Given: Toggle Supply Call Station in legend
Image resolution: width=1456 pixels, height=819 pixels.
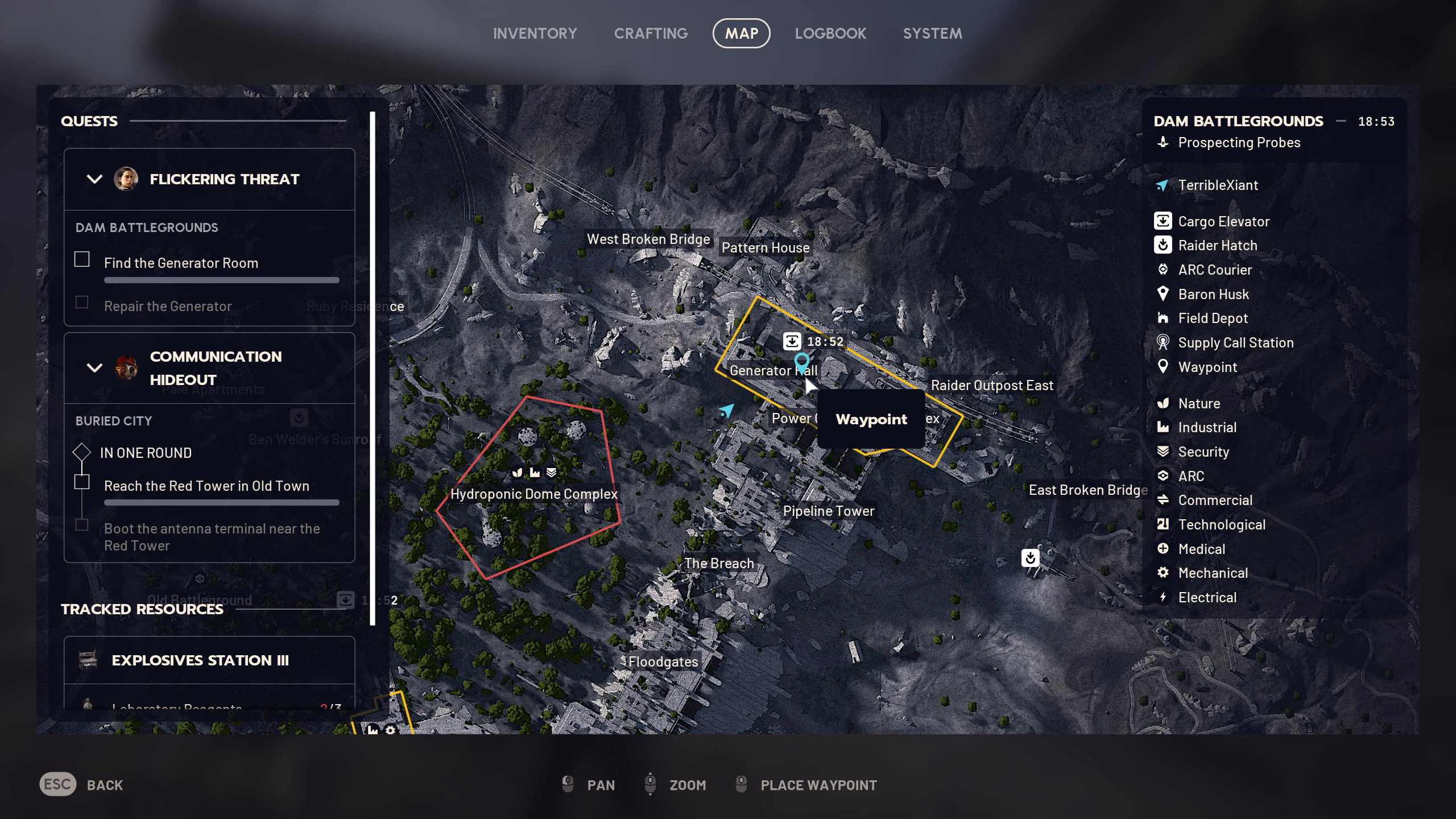Looking at the screenshot, I should point(1235,343).
